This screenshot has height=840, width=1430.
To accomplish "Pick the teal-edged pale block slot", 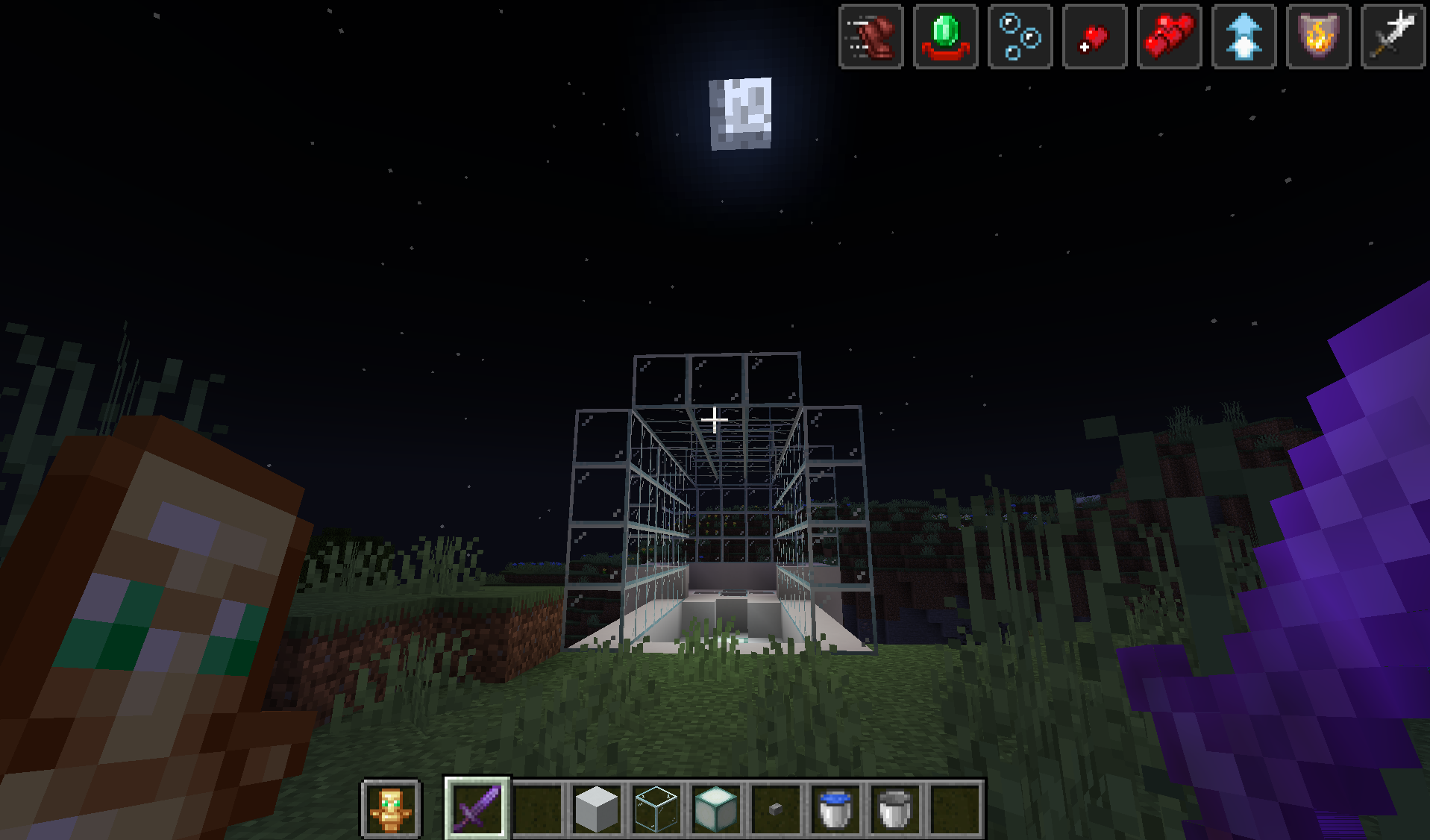I will pyautogui.click(x=716, y=809).
